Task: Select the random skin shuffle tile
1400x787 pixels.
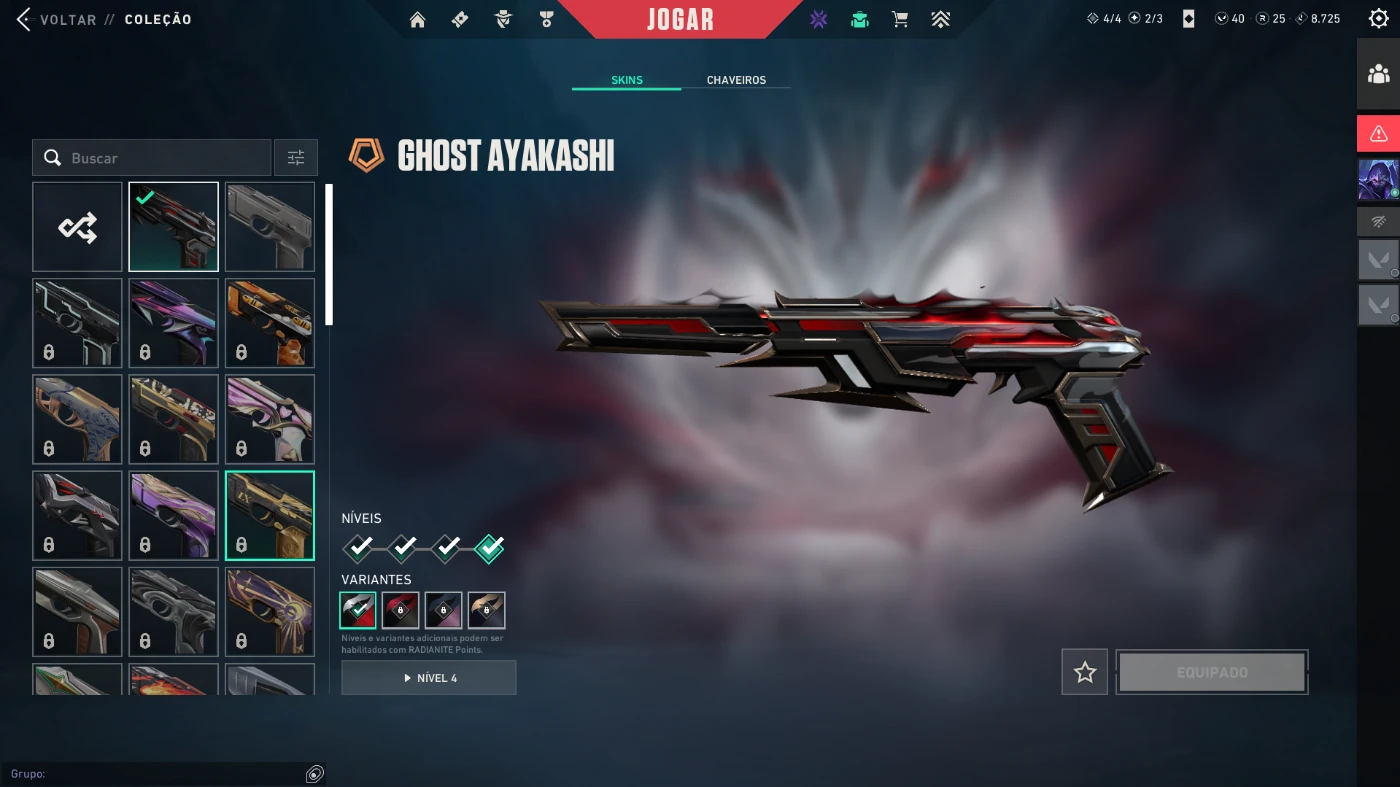Action: pos(77,227)
